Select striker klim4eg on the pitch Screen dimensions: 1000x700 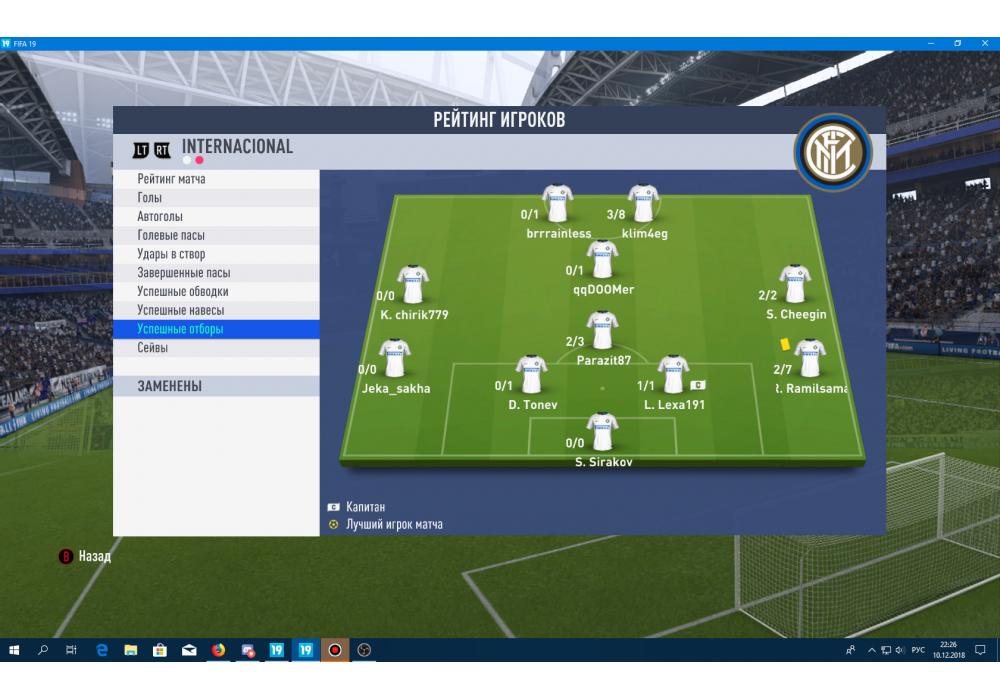click(x=642, y=203)
